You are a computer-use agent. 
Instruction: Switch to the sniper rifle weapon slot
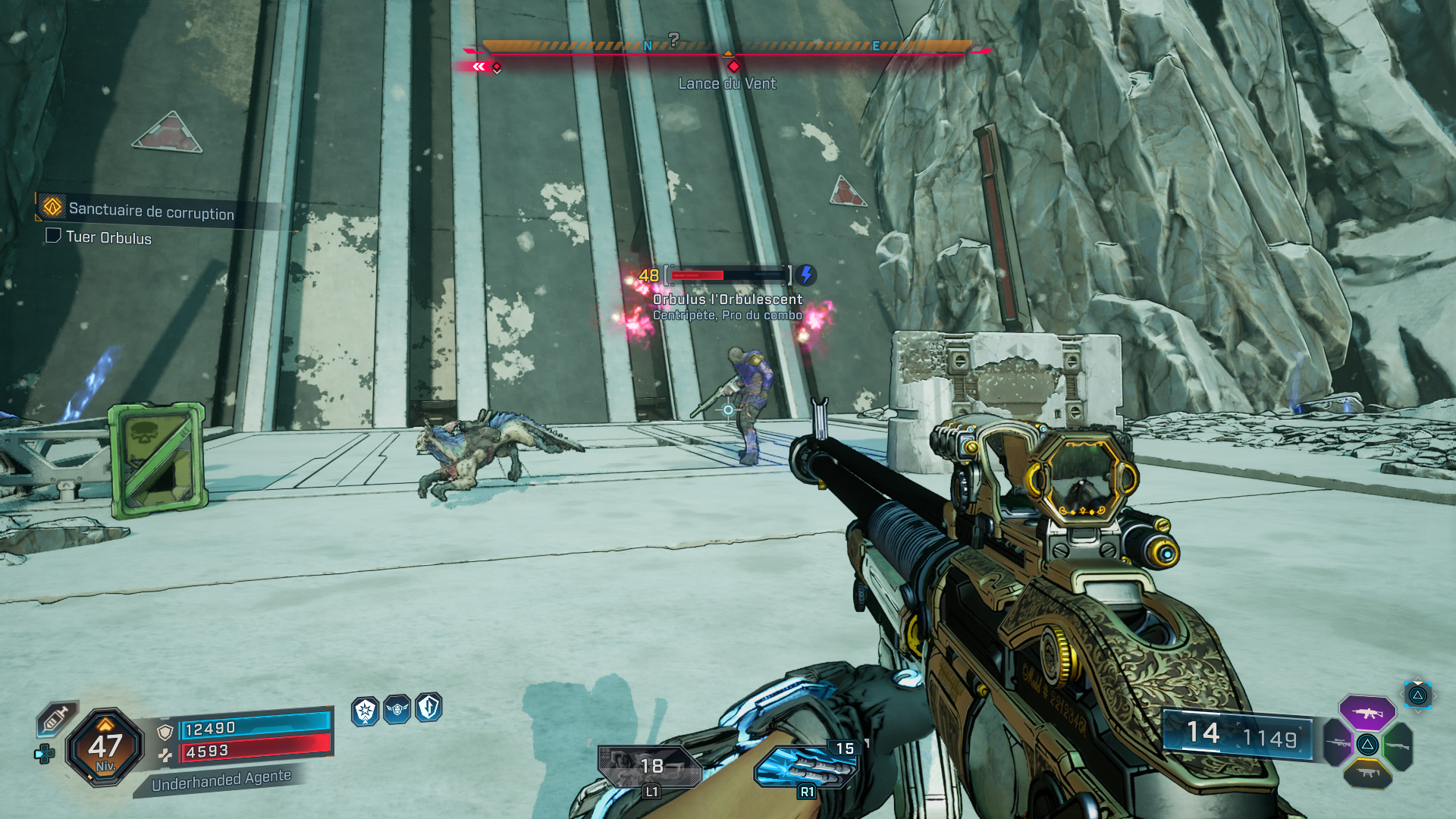pos(1337,743)
